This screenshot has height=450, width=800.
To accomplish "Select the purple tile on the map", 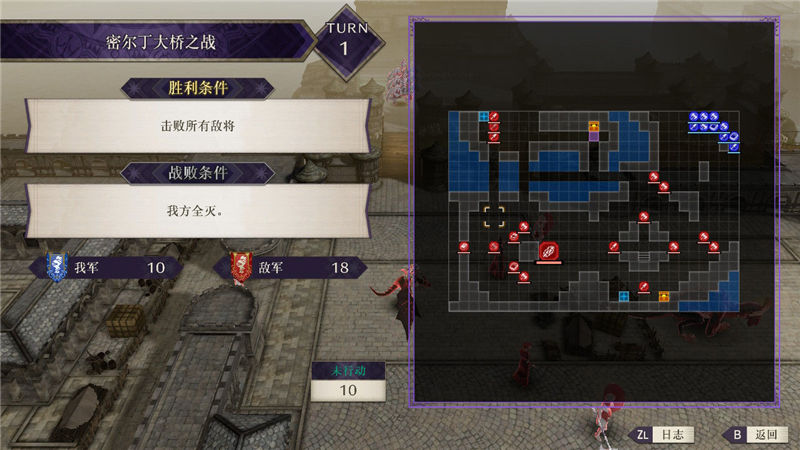I will pos(594,137).
